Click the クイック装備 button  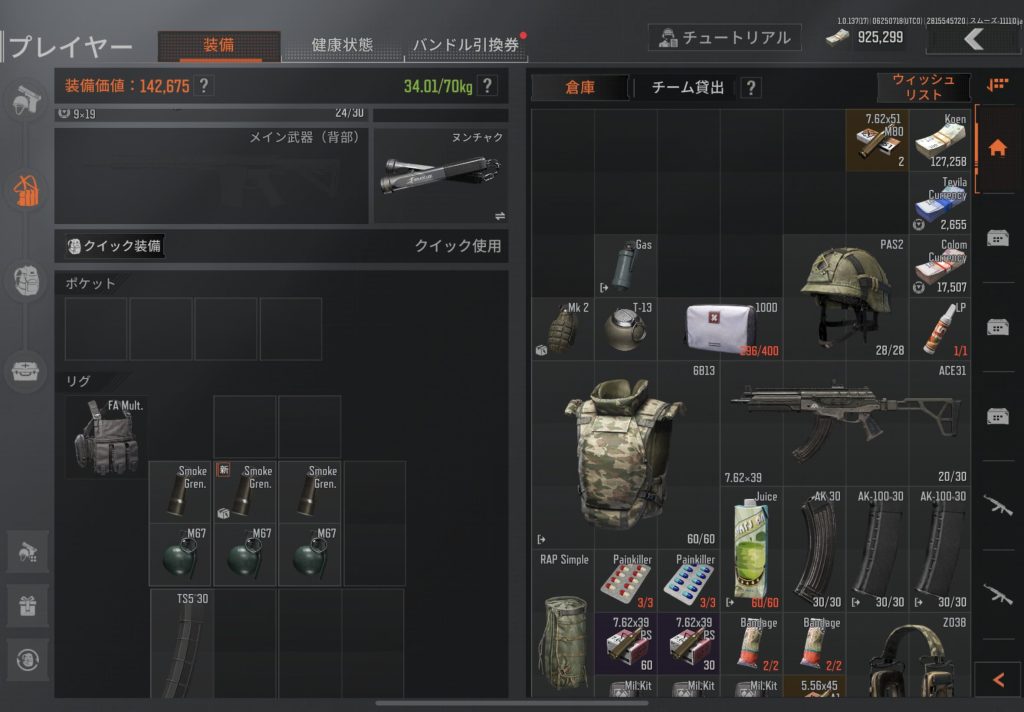[x=114, y=246]
